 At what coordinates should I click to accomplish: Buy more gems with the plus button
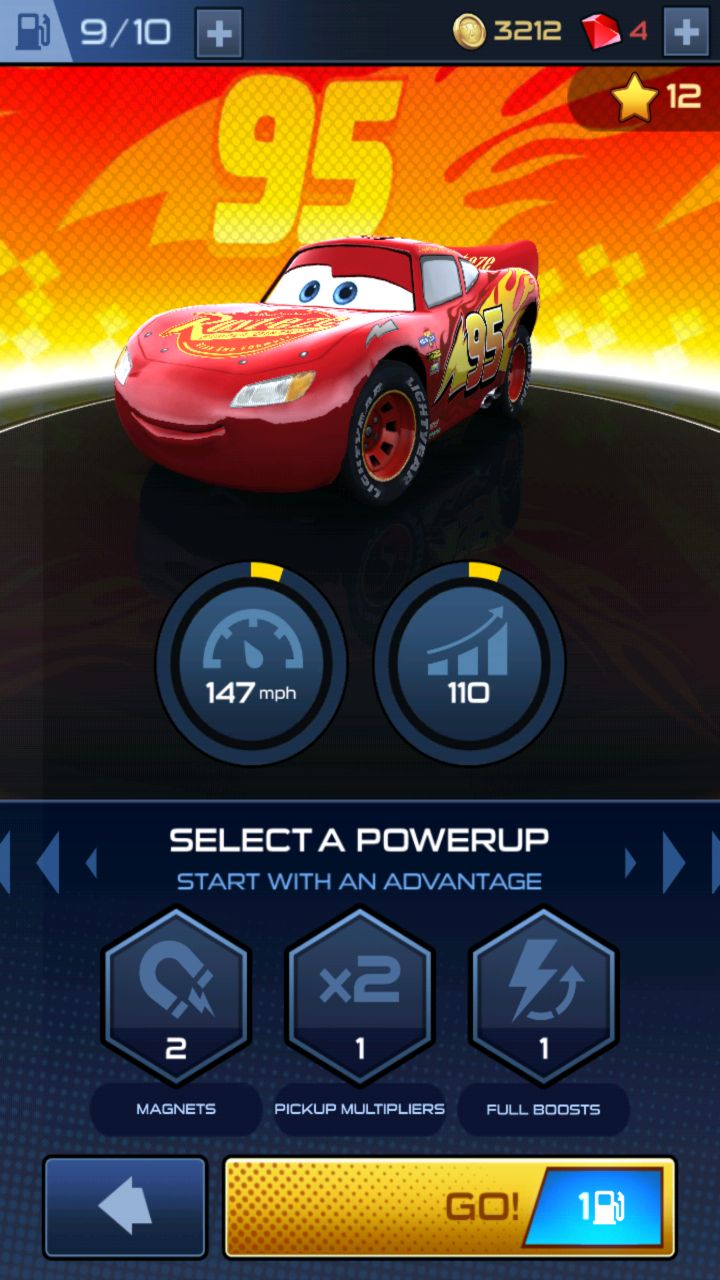(x=686, y=32)
